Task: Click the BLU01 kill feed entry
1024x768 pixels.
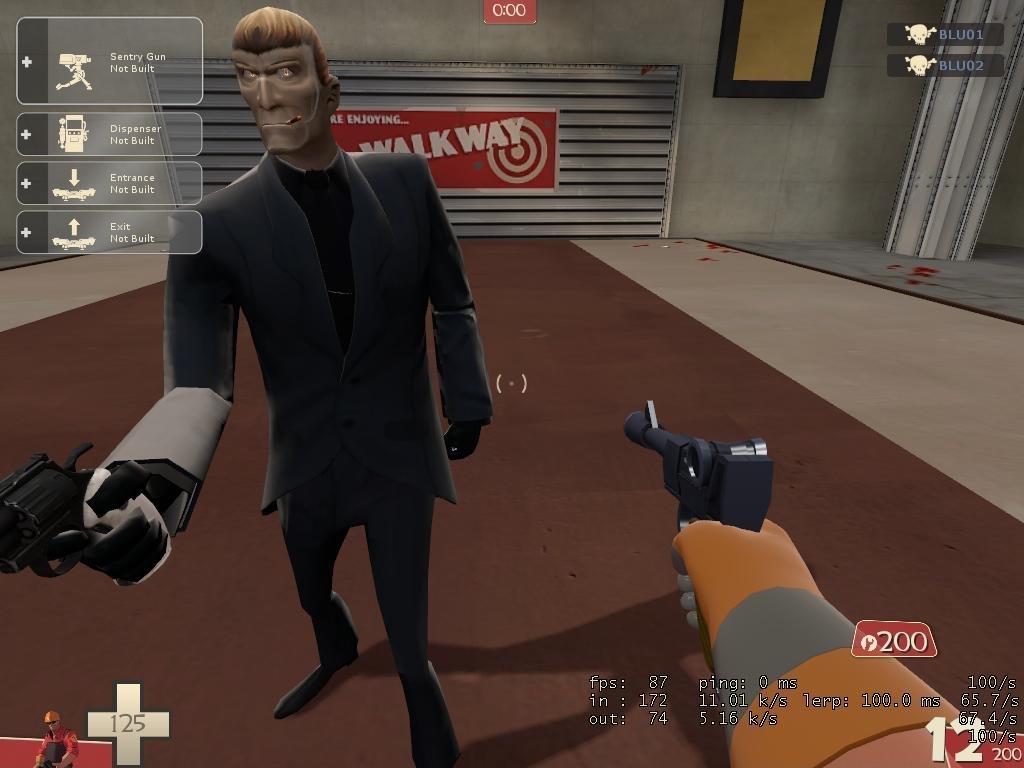Action: [947, 34]
